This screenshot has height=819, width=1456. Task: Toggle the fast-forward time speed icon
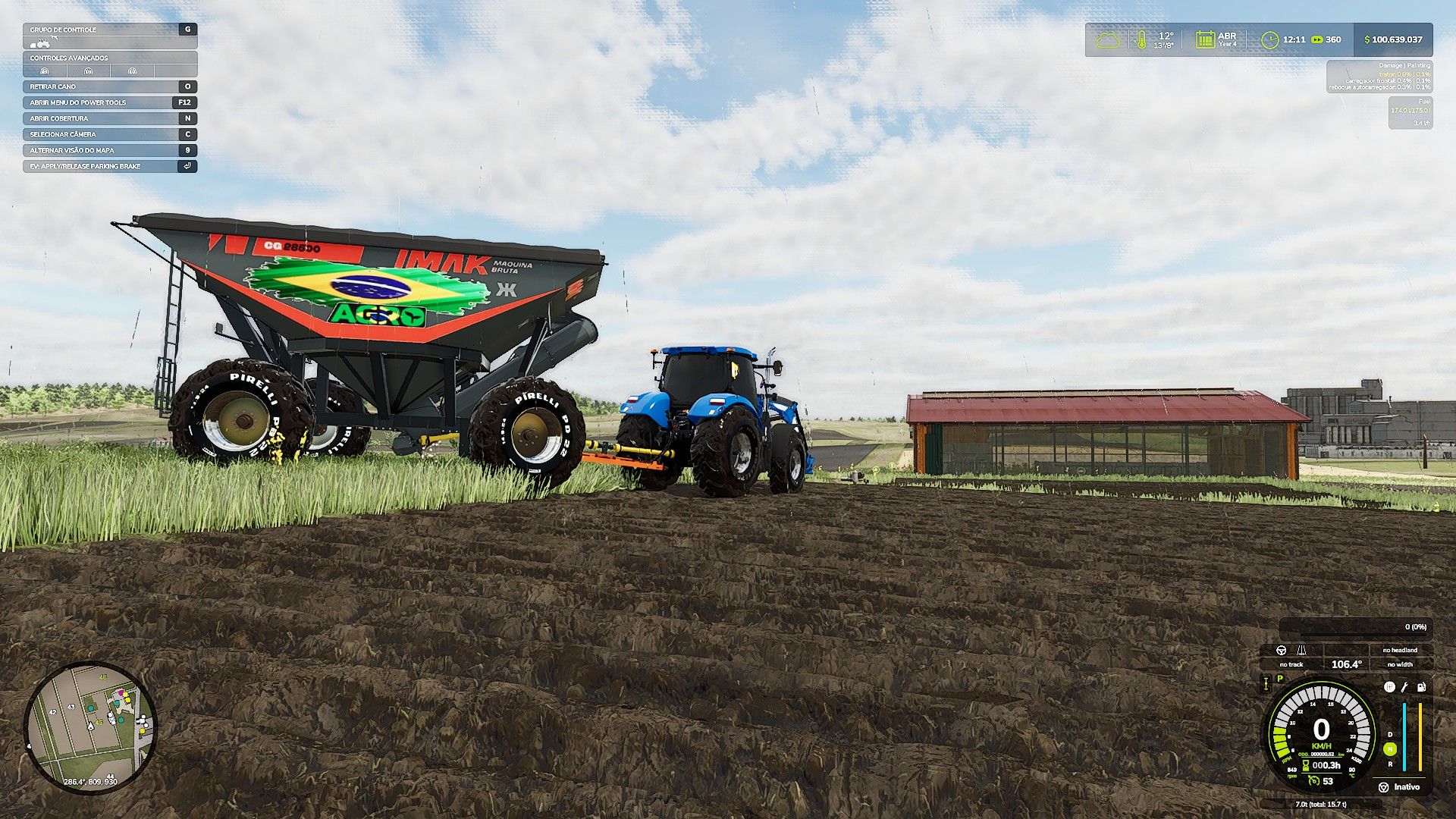(1316, 39)
